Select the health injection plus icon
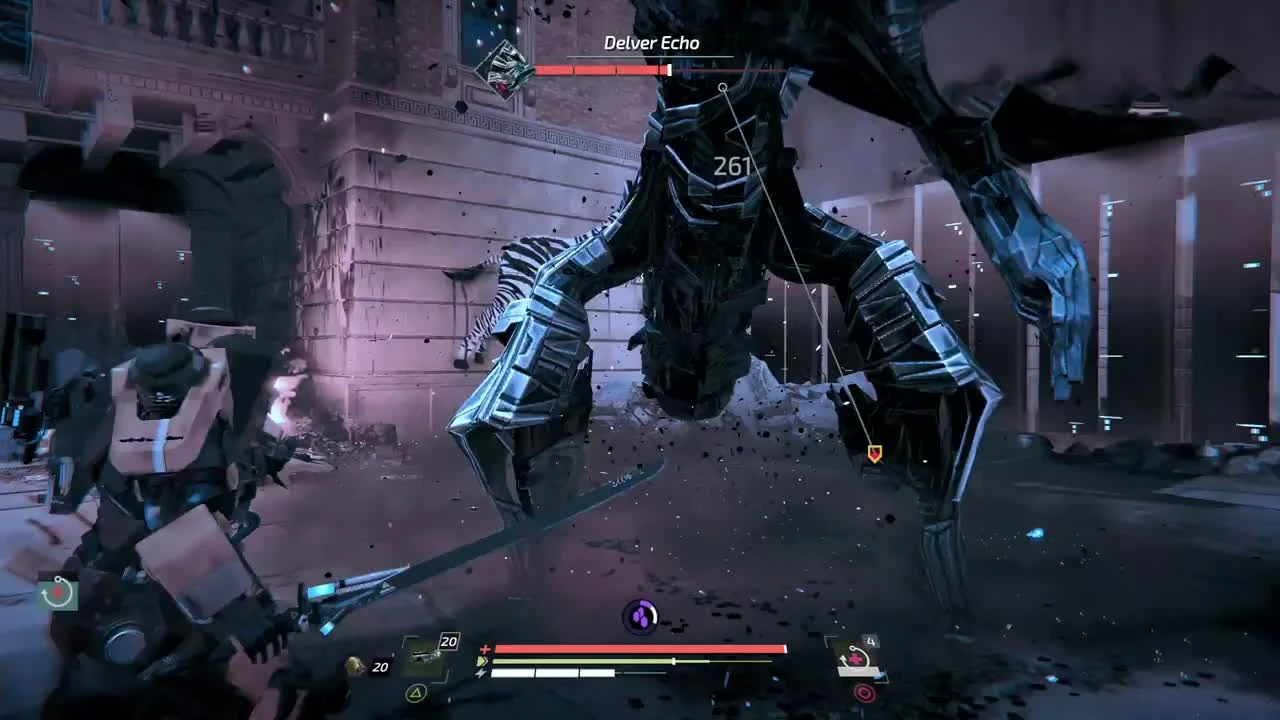The image size is (1280, 720). 486,648
